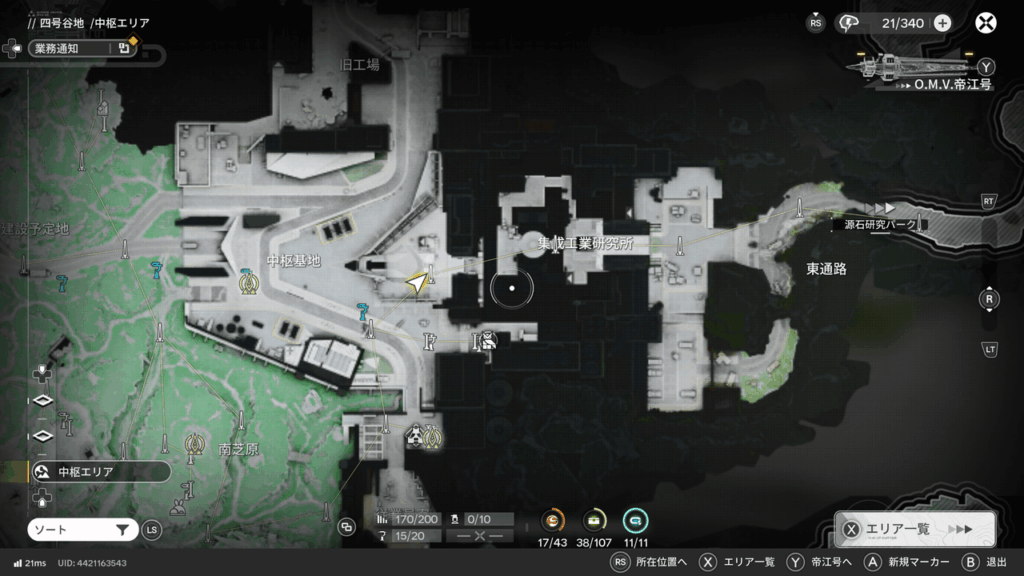
Task: Click the chest counter icon showing 38/107
Action: [x=594, y=520]
